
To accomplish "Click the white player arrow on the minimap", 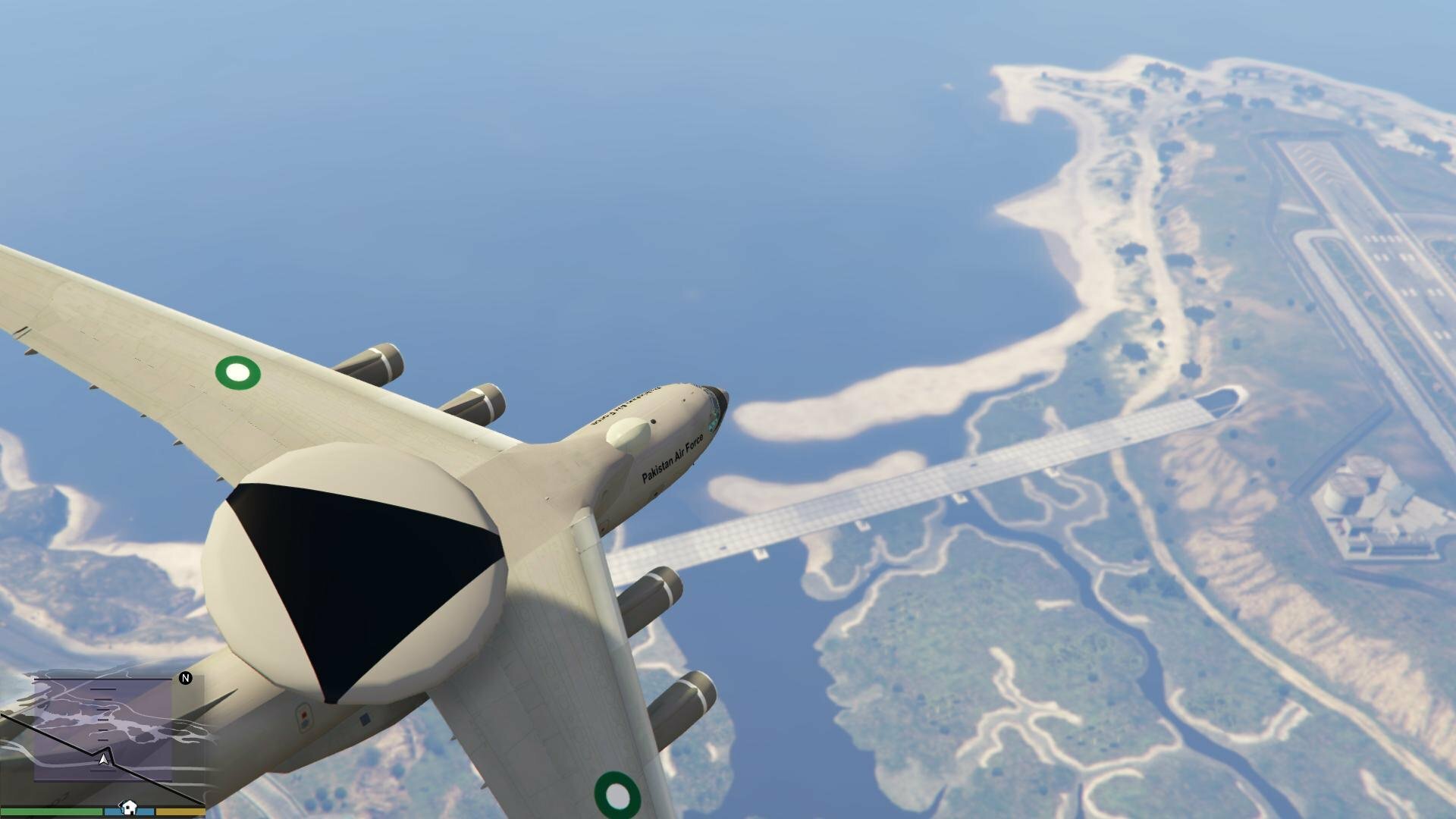I will tap(104, 758).
